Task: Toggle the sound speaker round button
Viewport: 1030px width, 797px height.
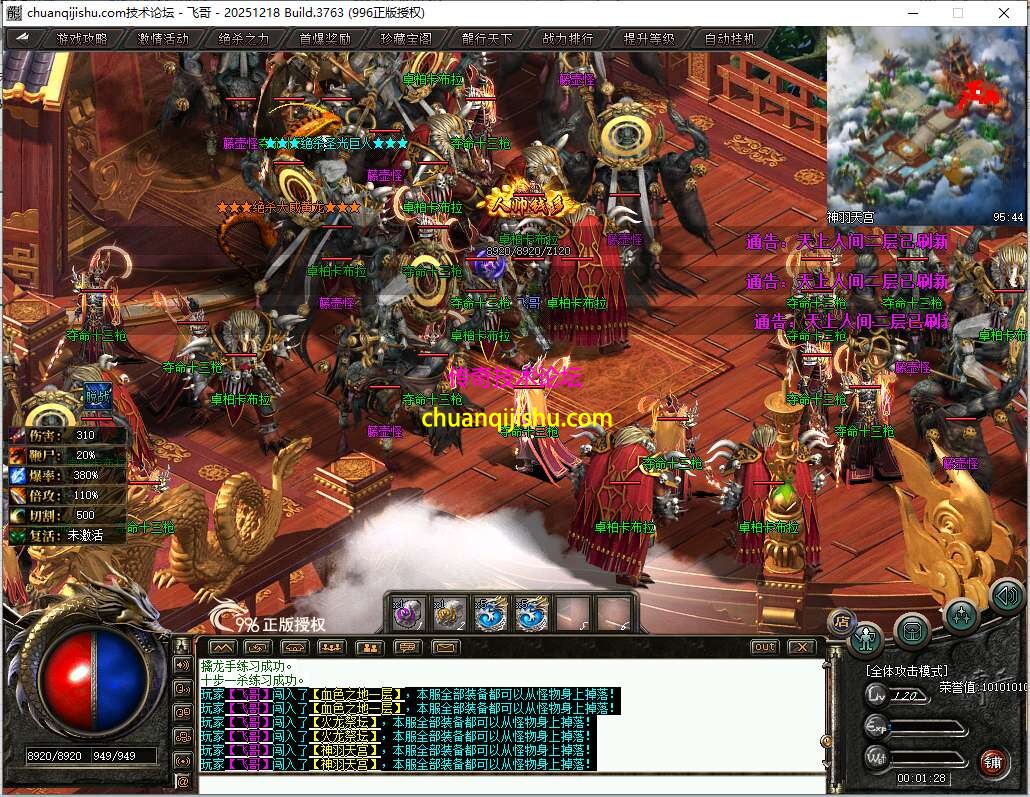Action: coord(1005,597)
